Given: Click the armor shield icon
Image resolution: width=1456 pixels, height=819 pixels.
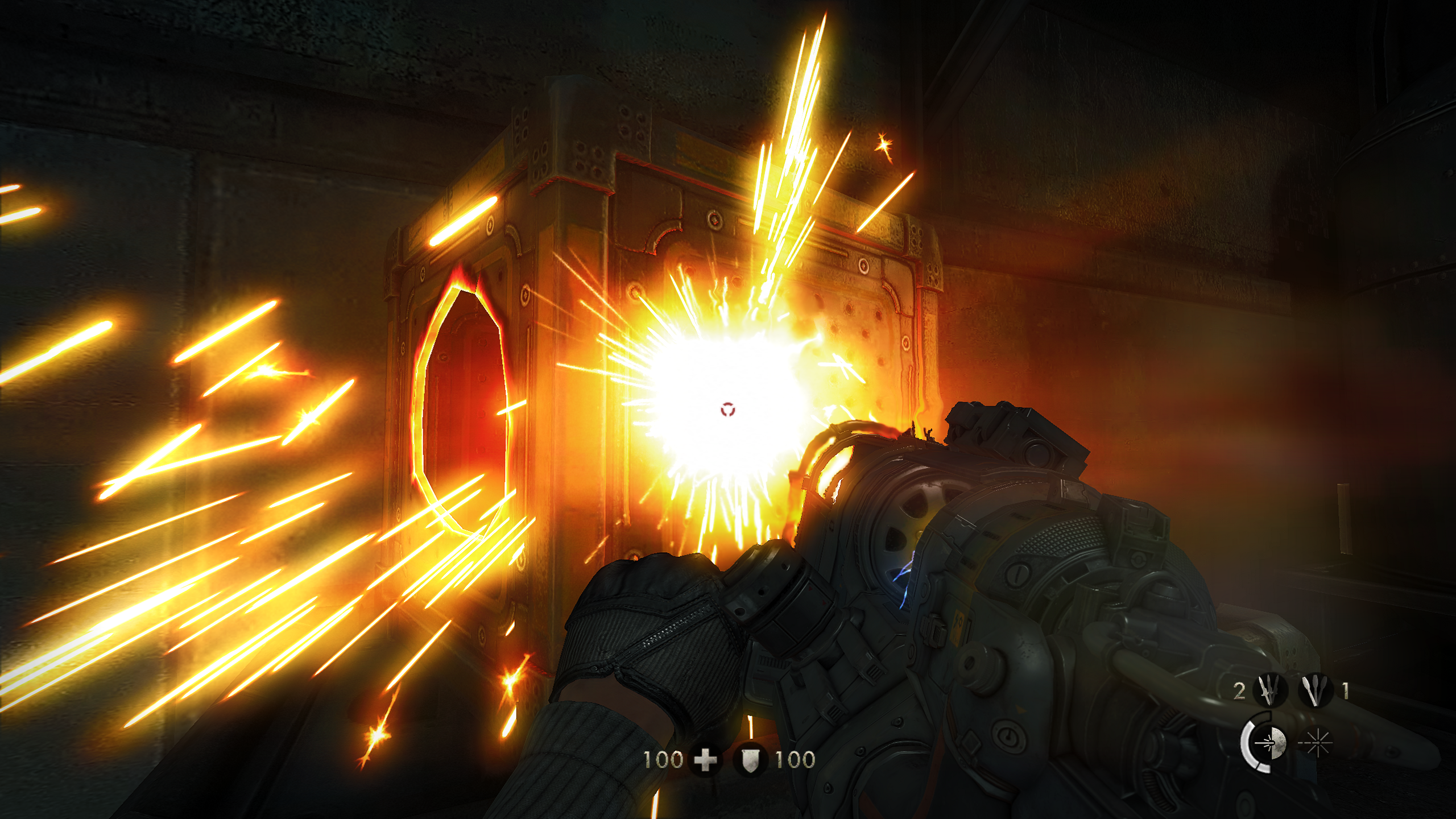Looking at the screenshot, I should coord(751,762).
